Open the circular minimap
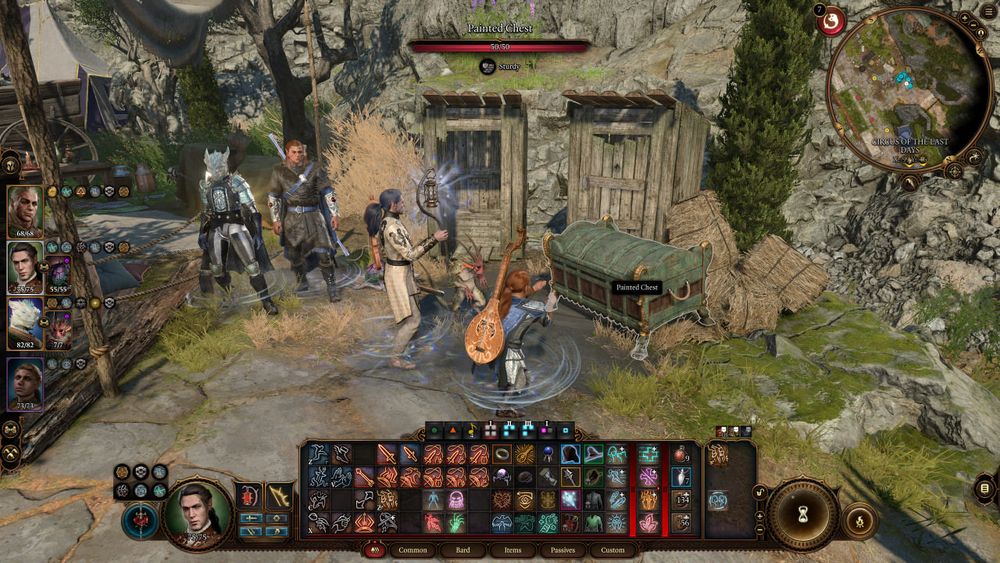The height and width of the screenshot is (563, 1000). coord(908,90)
